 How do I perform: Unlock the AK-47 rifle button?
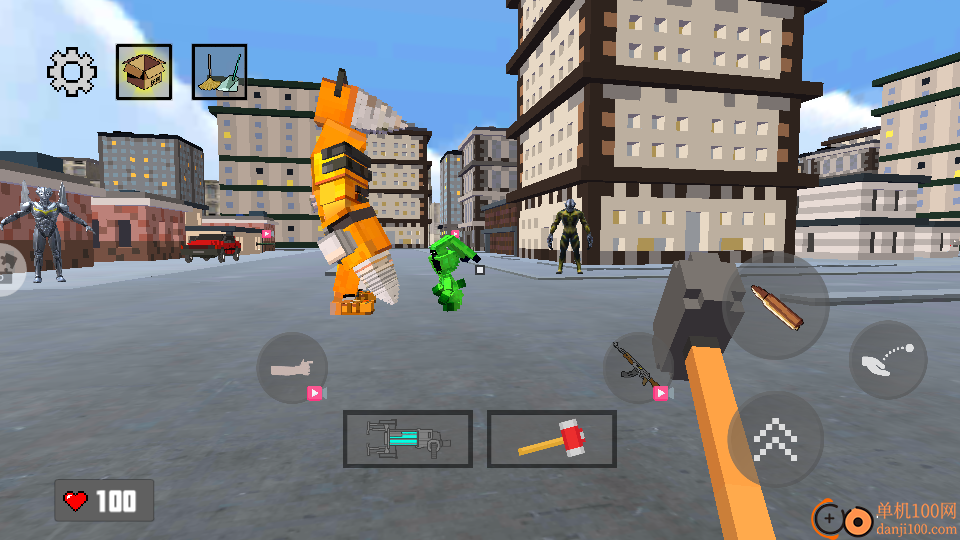point(634,368)
